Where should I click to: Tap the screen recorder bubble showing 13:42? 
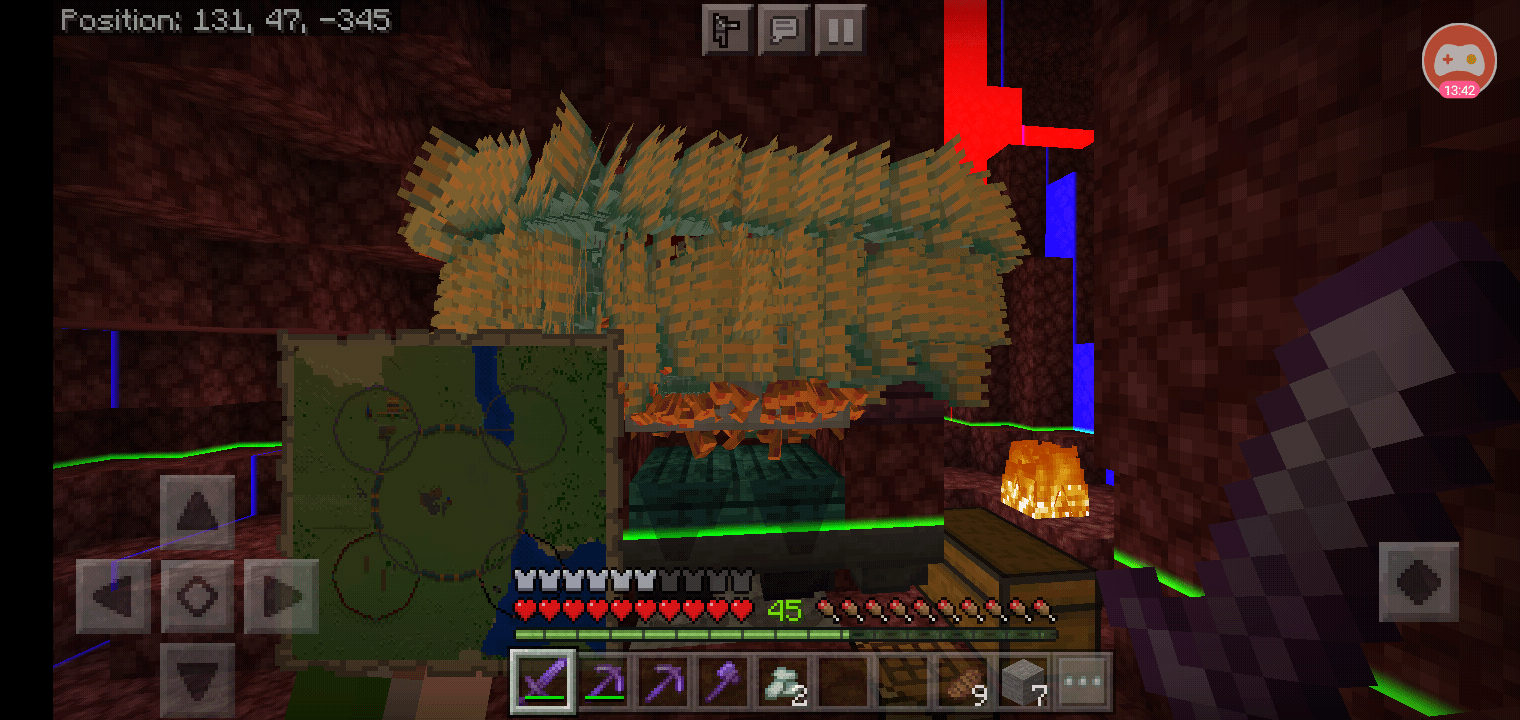coord(1459,61)
